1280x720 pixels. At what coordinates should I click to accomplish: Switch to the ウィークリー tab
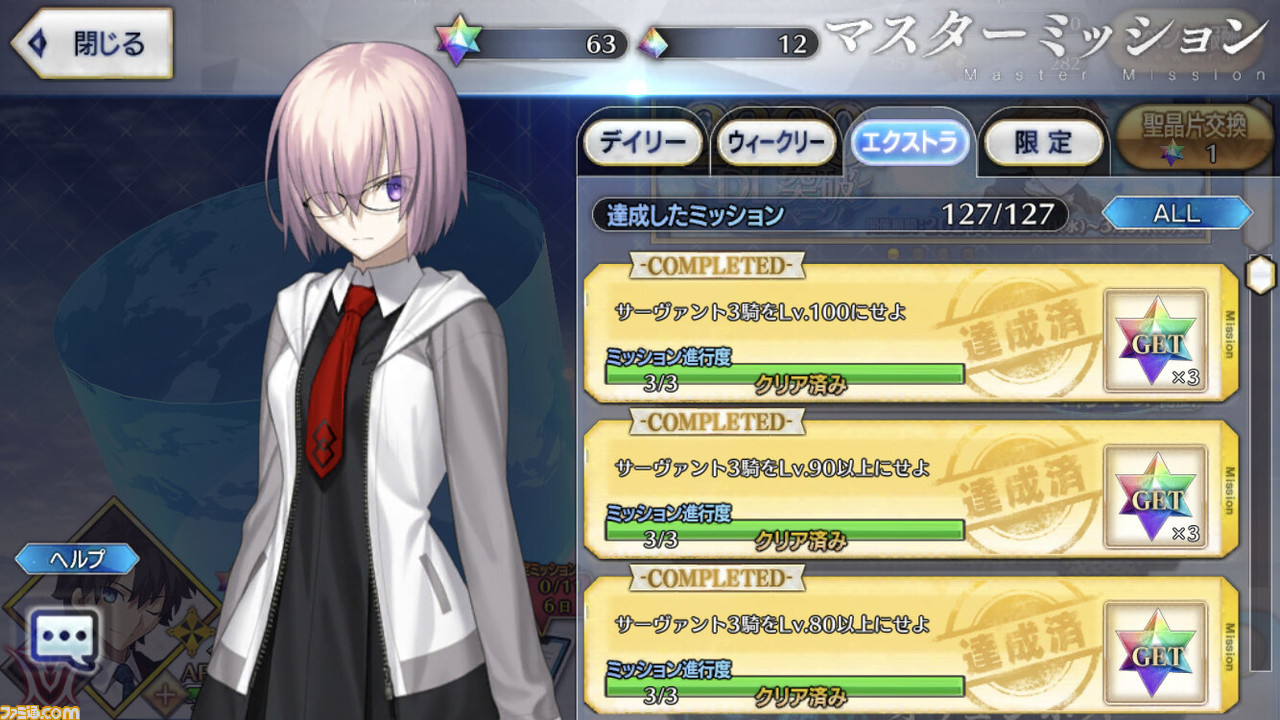point(776,142)
